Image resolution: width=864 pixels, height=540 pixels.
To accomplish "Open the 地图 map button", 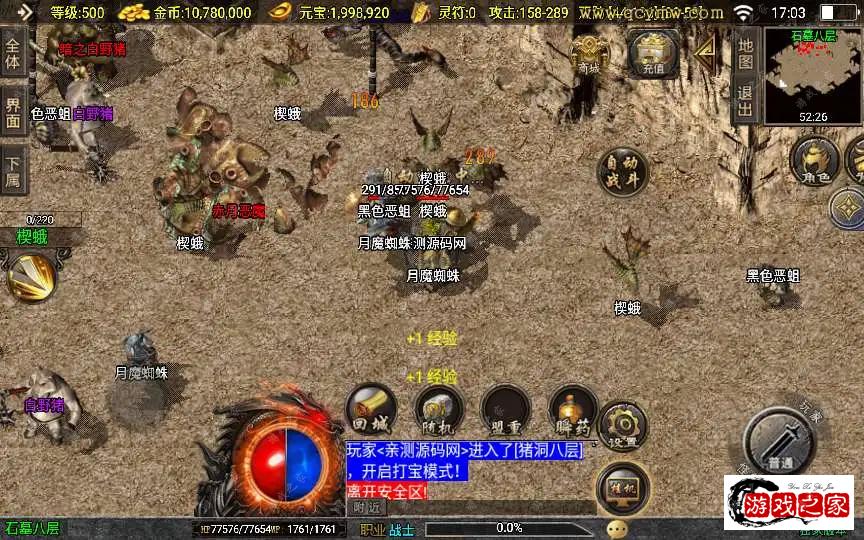I will [x=745, y=48].
